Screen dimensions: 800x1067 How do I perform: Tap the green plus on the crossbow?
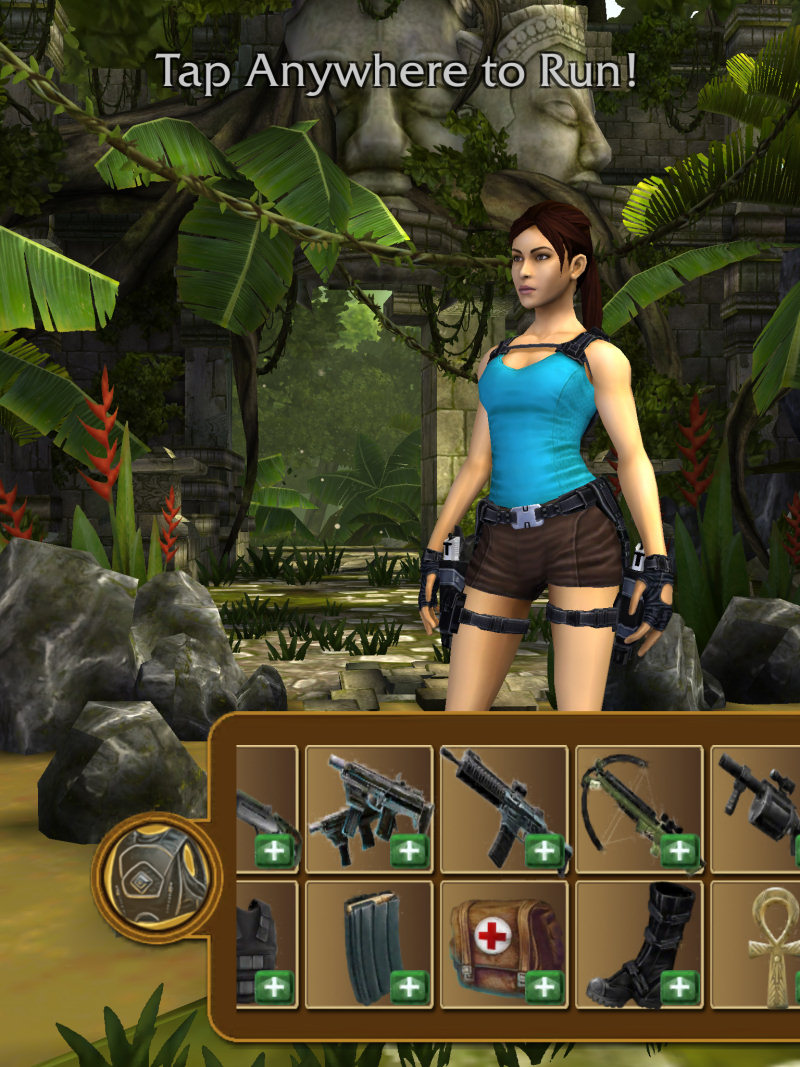point(678,851)
